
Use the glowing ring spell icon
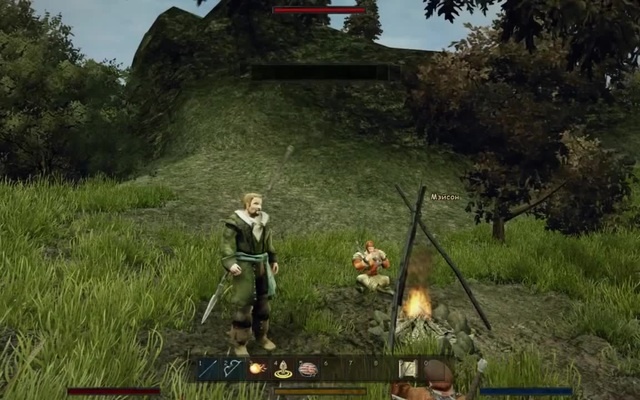tap(283, 370)
